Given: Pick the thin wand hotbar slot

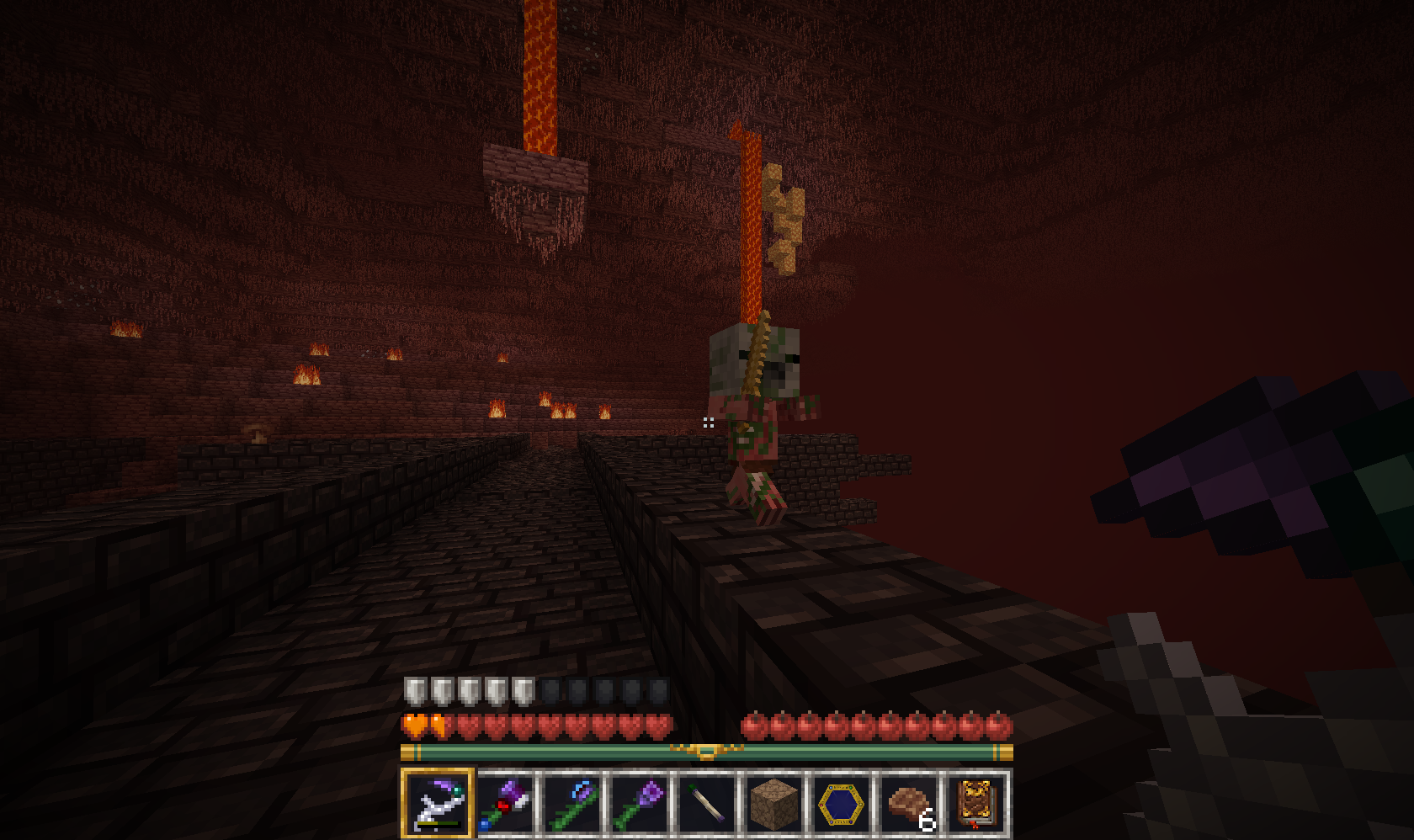Looking at the screenshot, I should click(707, 802).
